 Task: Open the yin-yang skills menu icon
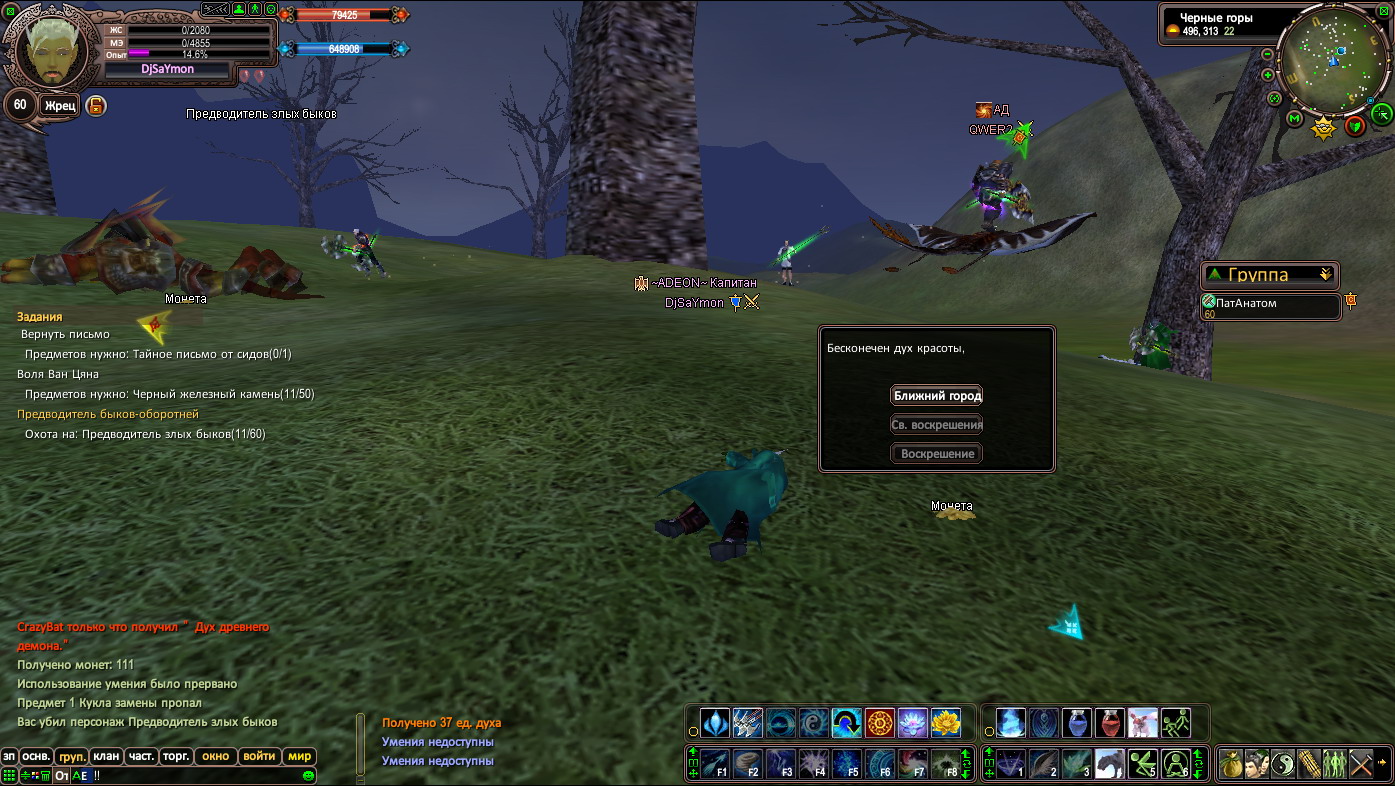click(x=1283, y=765)
